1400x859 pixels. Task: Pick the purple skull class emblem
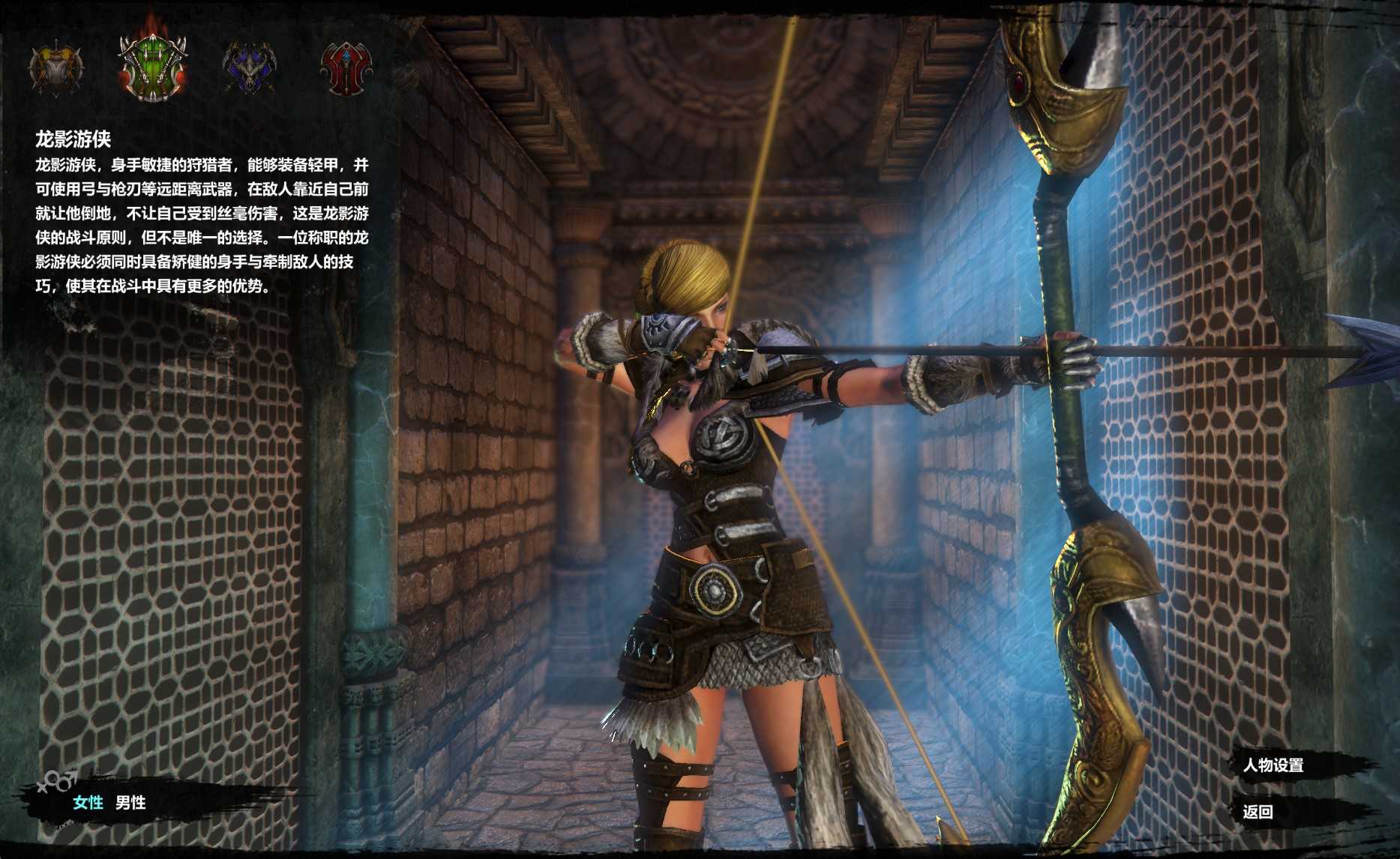(x=250, y=68)
